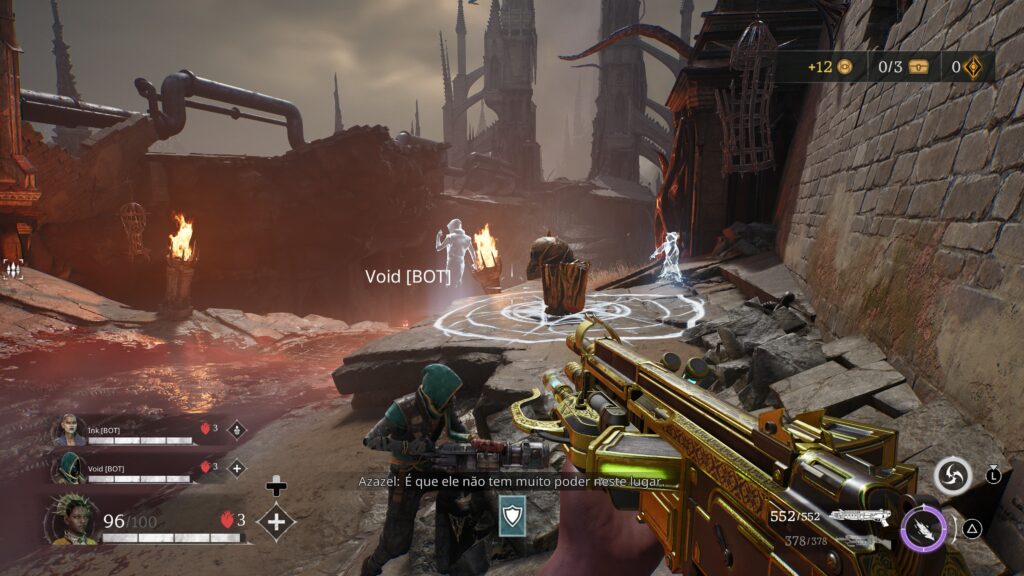Image resolution: width=1024 pixels, height=576 pixels.
Task: Activate the triple-blade swirl ability icon
Action: [x=953, y=476]
